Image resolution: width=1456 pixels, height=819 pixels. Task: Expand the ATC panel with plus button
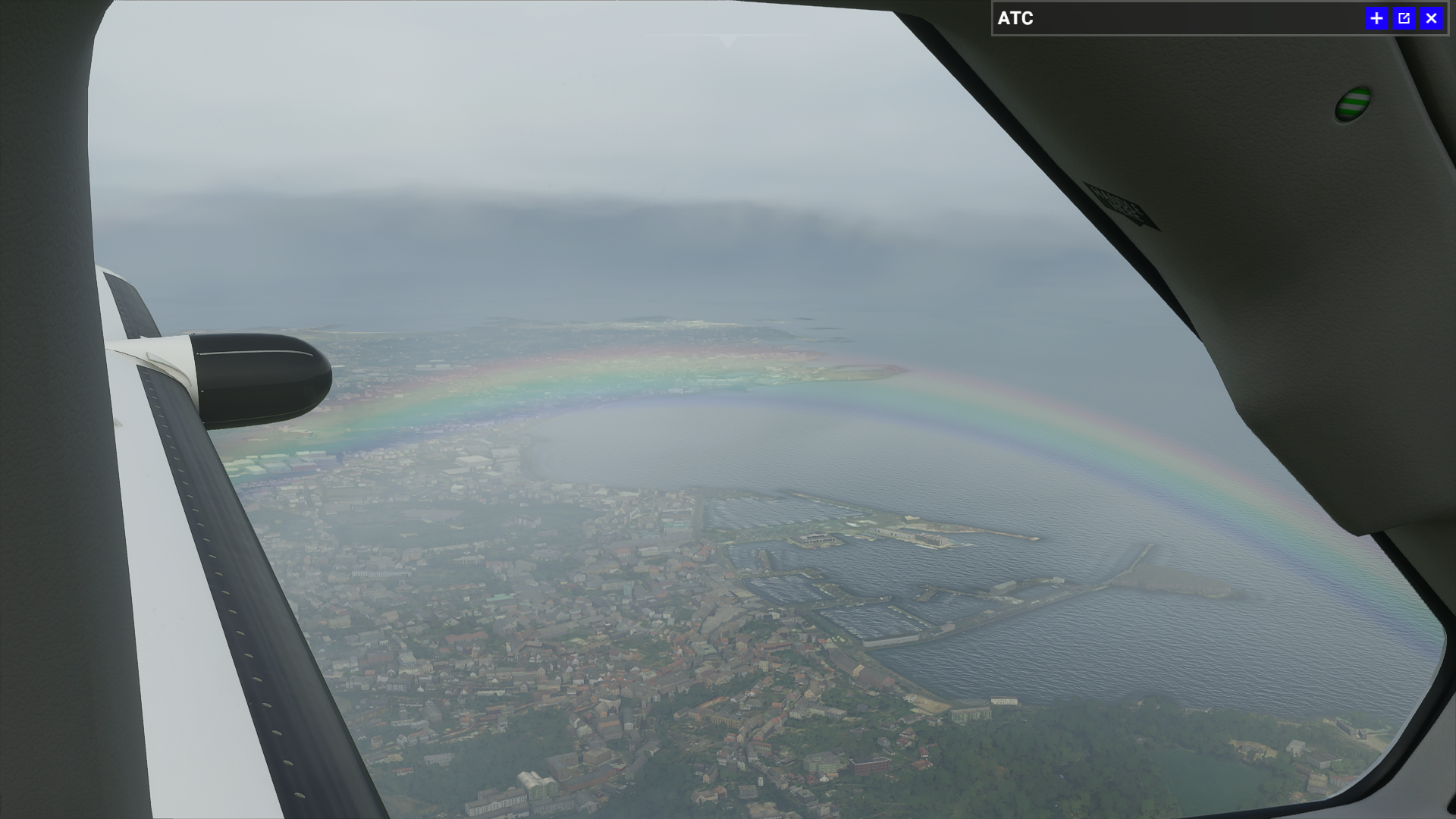[x=1376, y=18]
